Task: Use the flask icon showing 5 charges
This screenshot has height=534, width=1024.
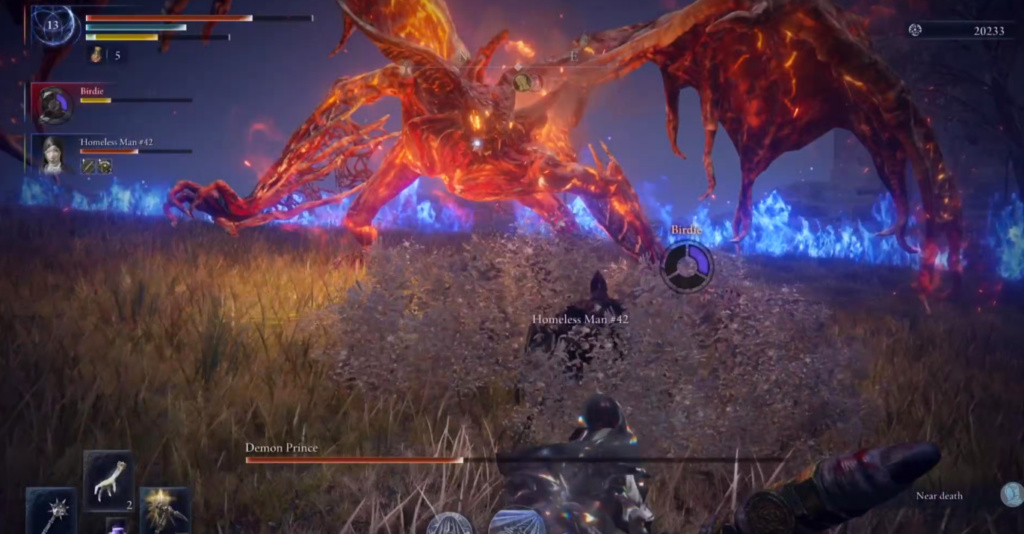Action: 99,55
